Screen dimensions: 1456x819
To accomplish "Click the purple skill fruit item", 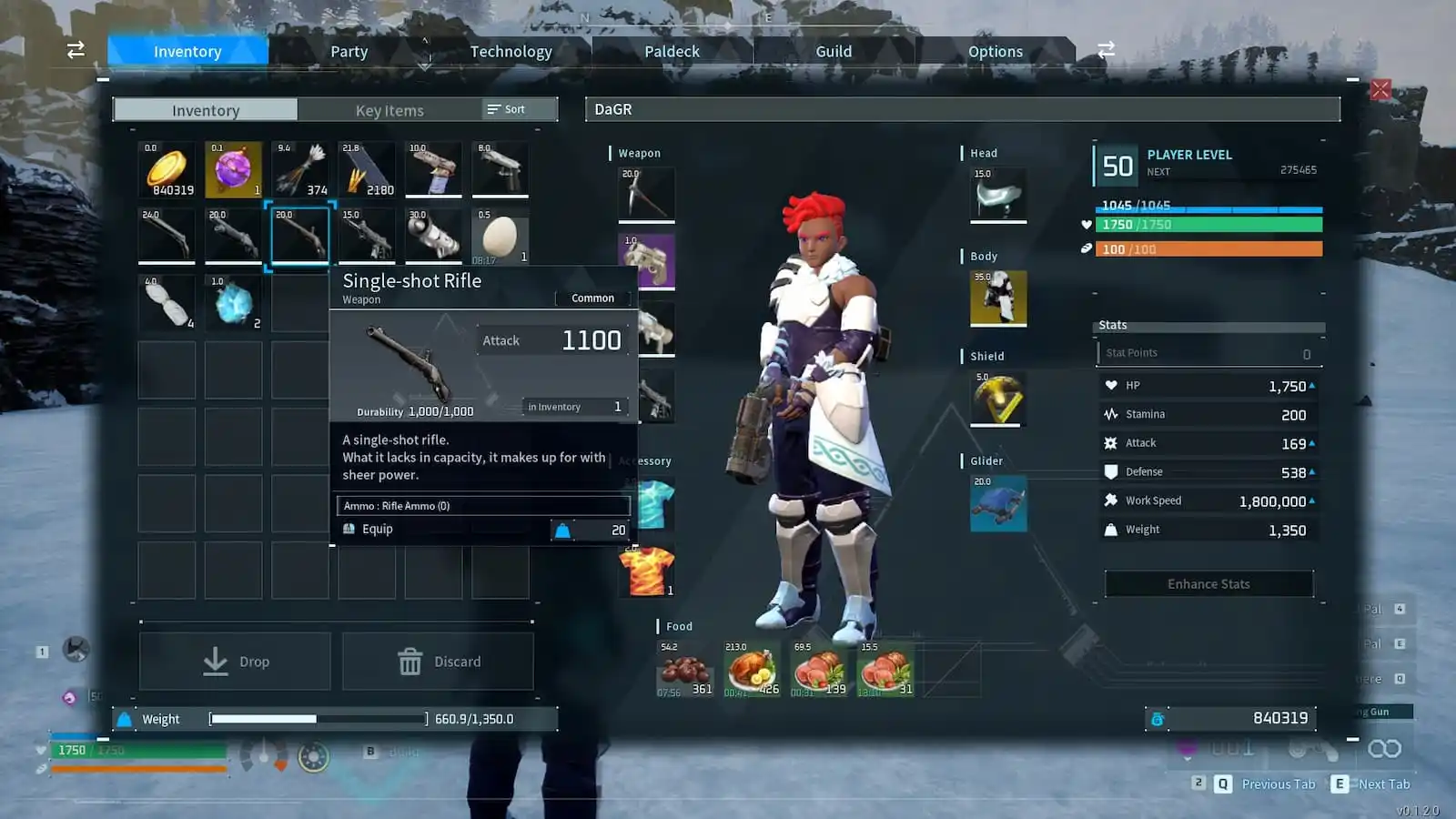I will (x=233, y=169).
